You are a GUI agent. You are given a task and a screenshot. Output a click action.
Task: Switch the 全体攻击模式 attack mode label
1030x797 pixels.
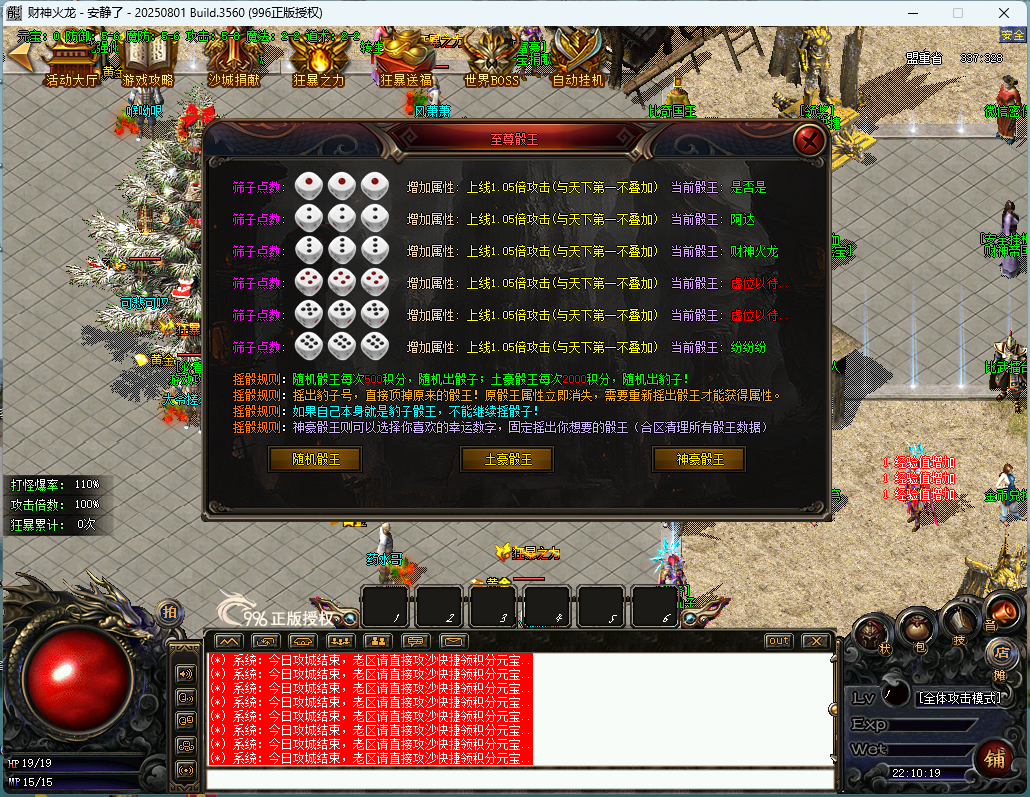click(x=959, y=697)
